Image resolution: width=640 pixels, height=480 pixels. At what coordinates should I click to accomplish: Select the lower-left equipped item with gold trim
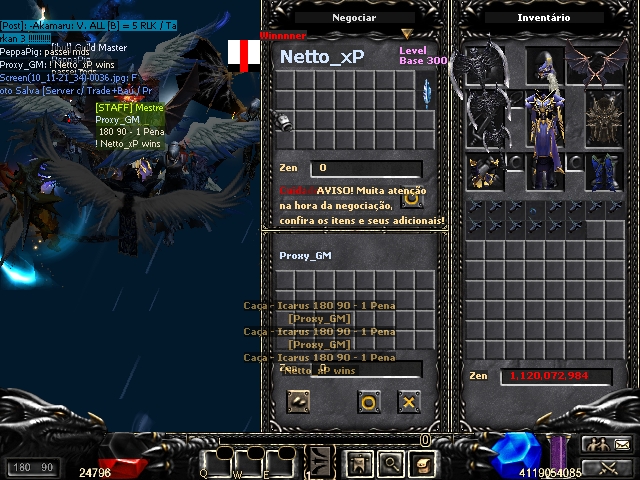[486, 173]
